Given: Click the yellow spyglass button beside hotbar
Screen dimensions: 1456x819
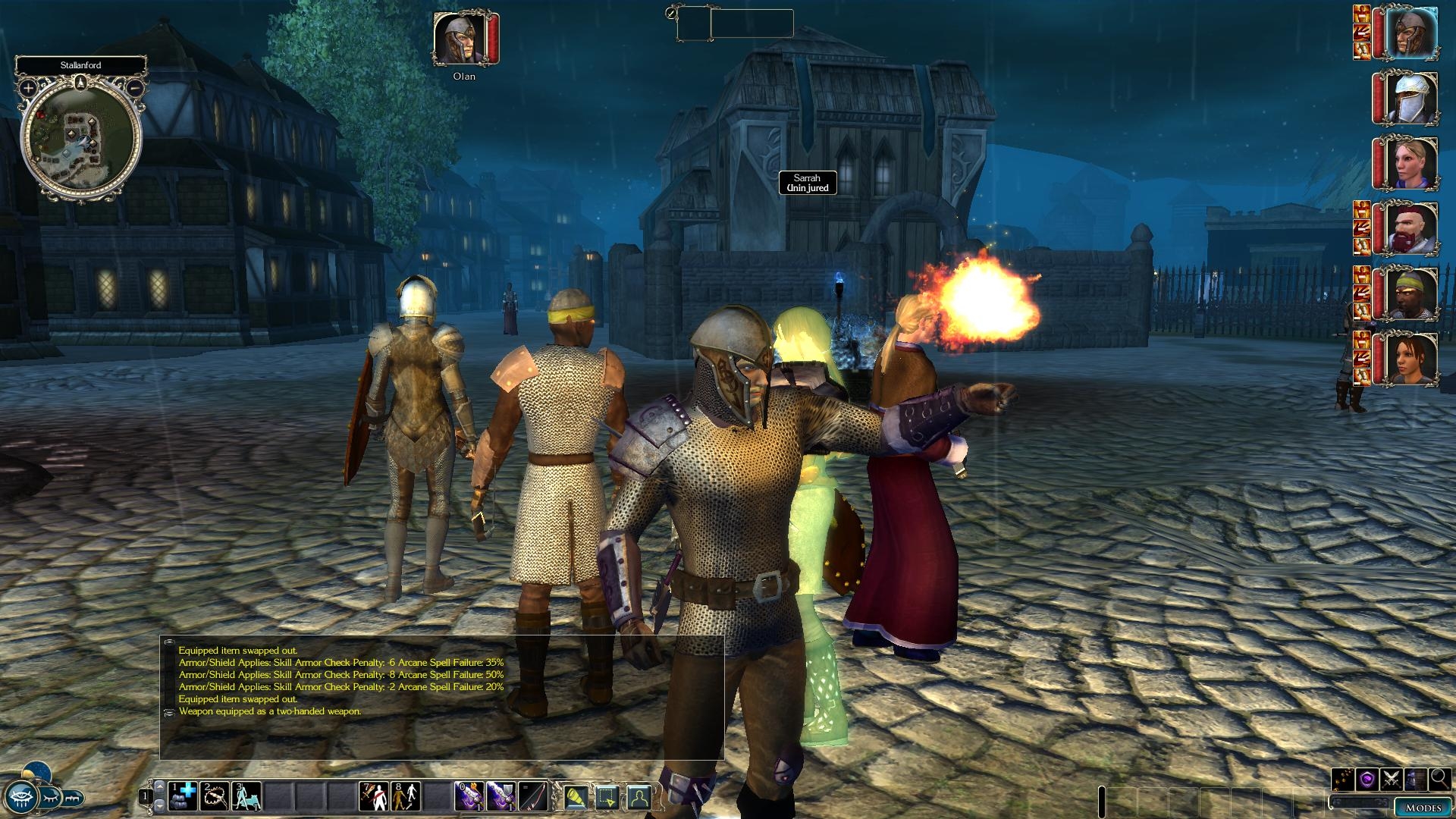Looking at the screenshot, I should [x=575, y=797].
